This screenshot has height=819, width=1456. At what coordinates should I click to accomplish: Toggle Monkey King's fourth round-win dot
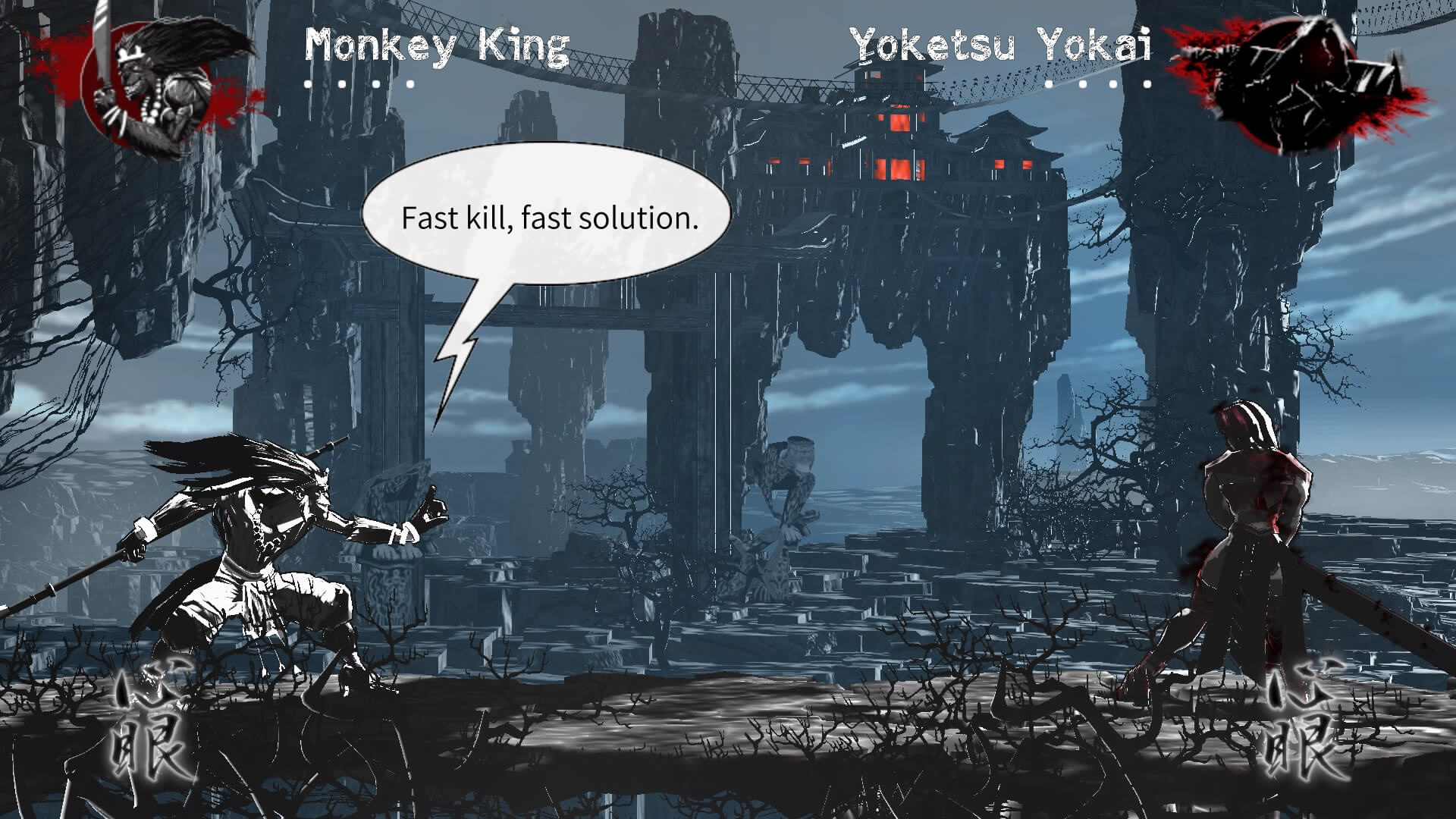(409, 84)
